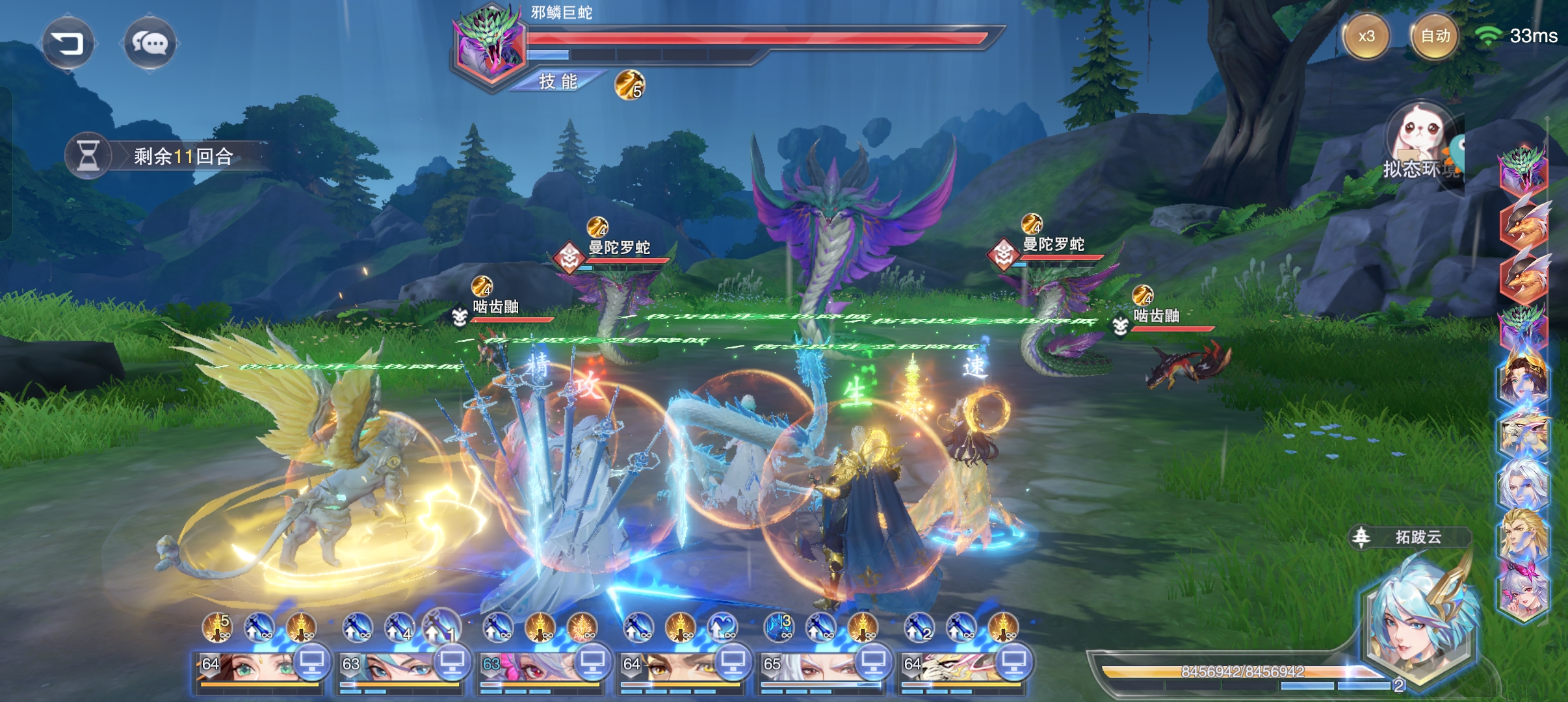Image resolution: width=1568 pixels, height=702 pixels.
Task: Inspect the boss's golden buff icon
Action: click(x=629, y=85)
